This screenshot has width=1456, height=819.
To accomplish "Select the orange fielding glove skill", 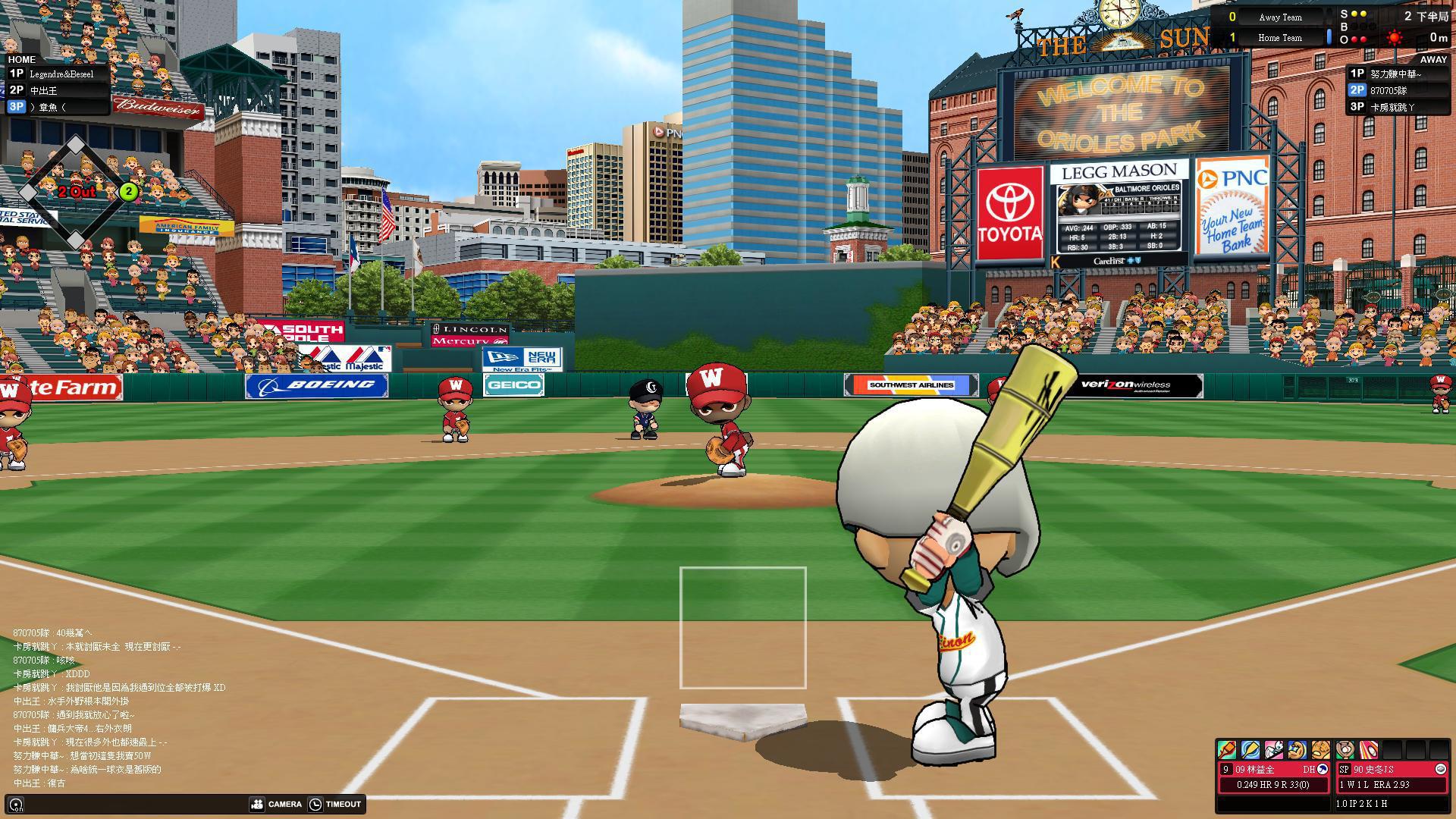I will pyautogui.click(x=1321, y=750).
